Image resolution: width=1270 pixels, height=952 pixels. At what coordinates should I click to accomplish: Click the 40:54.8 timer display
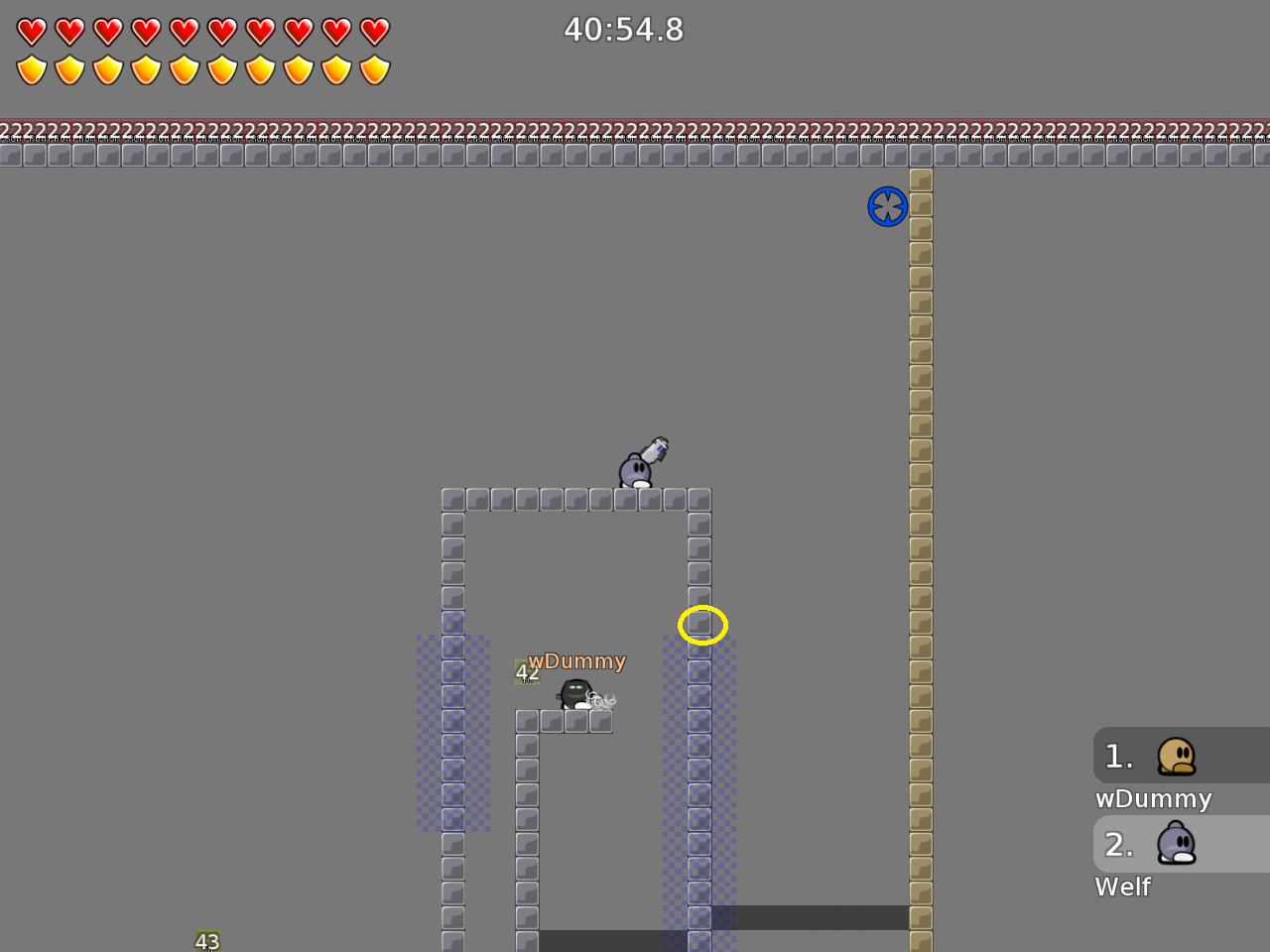624,30
